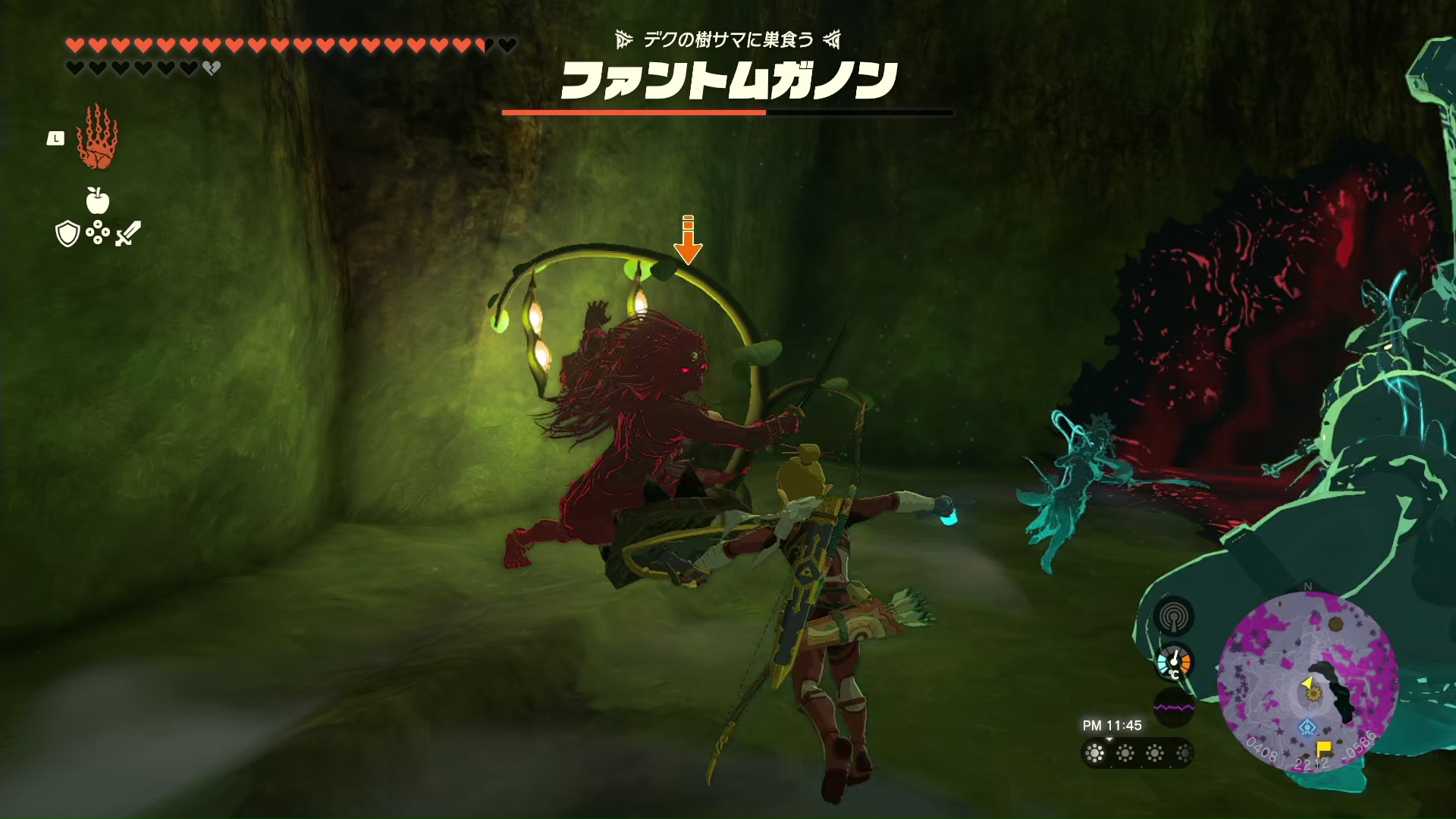Click the blue shrine icon on minimap
The height and width of the screenshot is (819, 1456).
pyautogui.click(x=1307, y=728)
